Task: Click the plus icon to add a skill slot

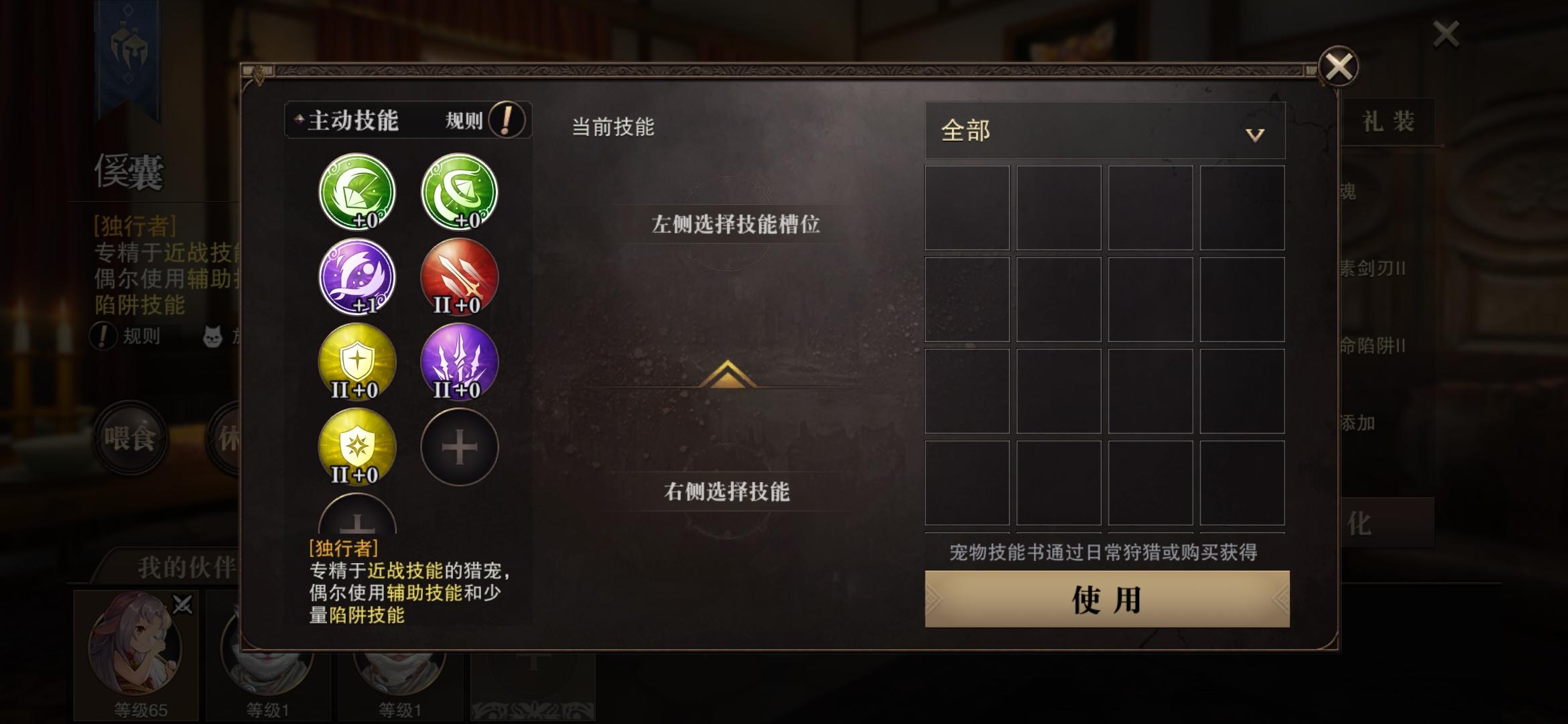Action: click(459, 447)
